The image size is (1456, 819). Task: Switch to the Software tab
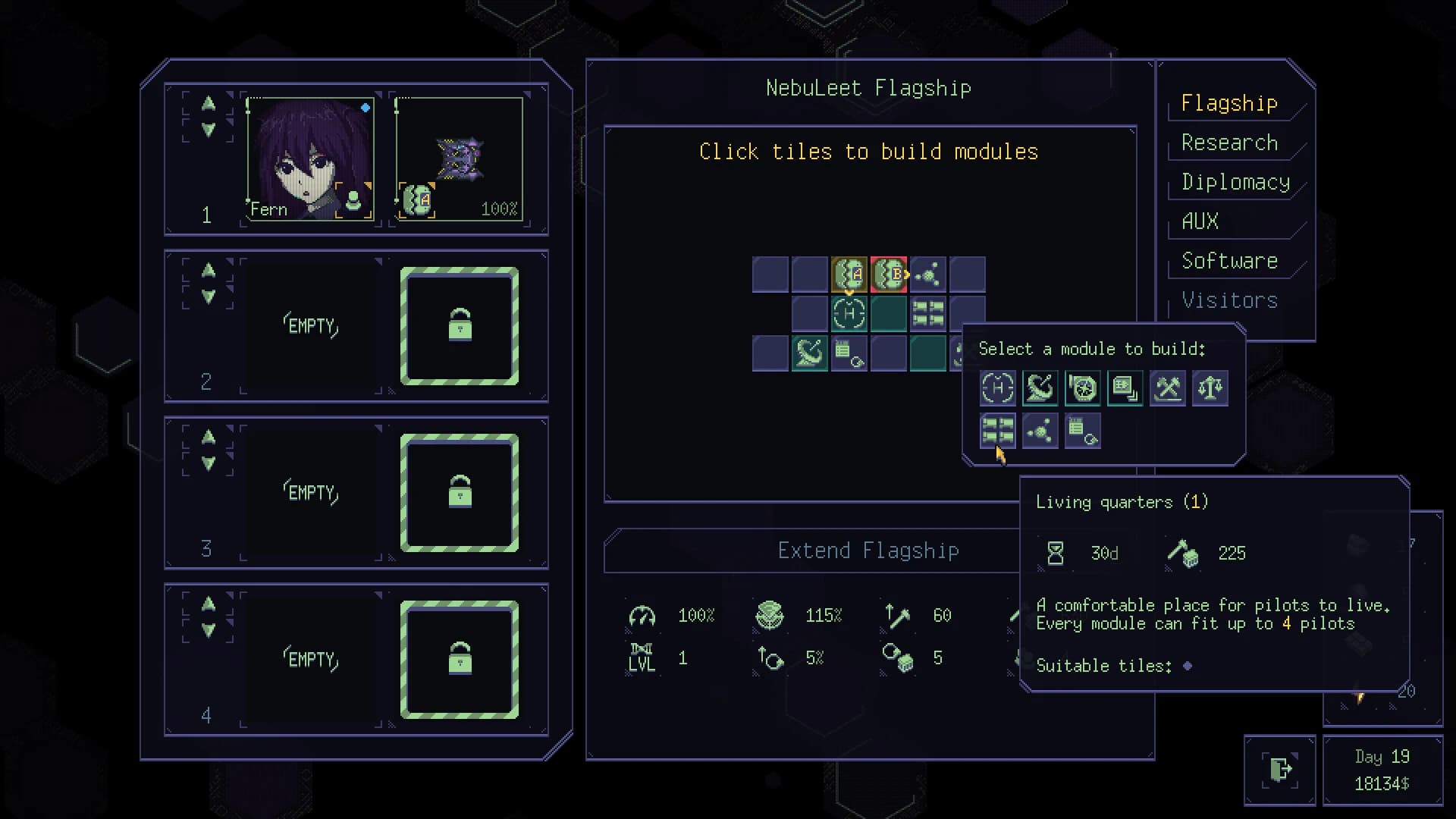tap(1229, 260)
